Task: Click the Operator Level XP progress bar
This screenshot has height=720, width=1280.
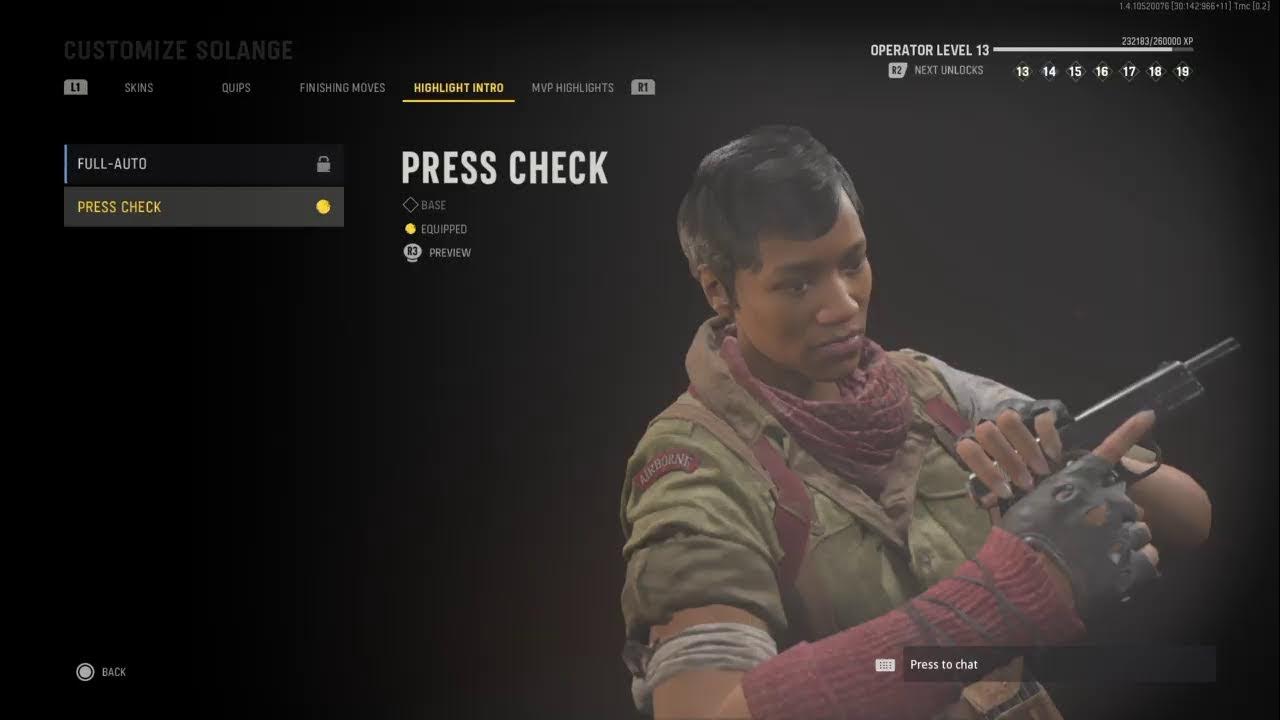Action: (1095, 49)
